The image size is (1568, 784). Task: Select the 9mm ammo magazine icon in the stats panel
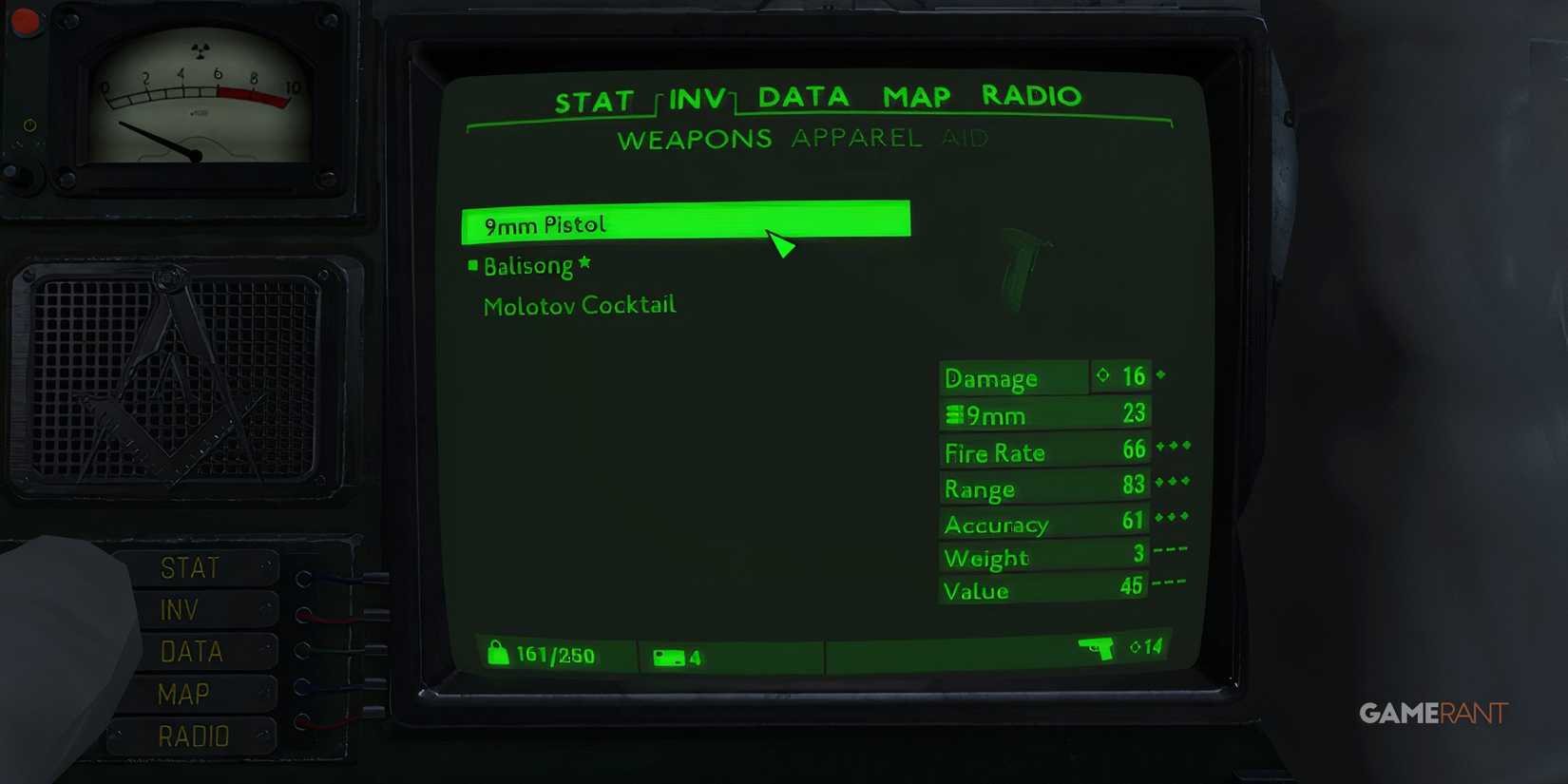(x=953, y=413)
